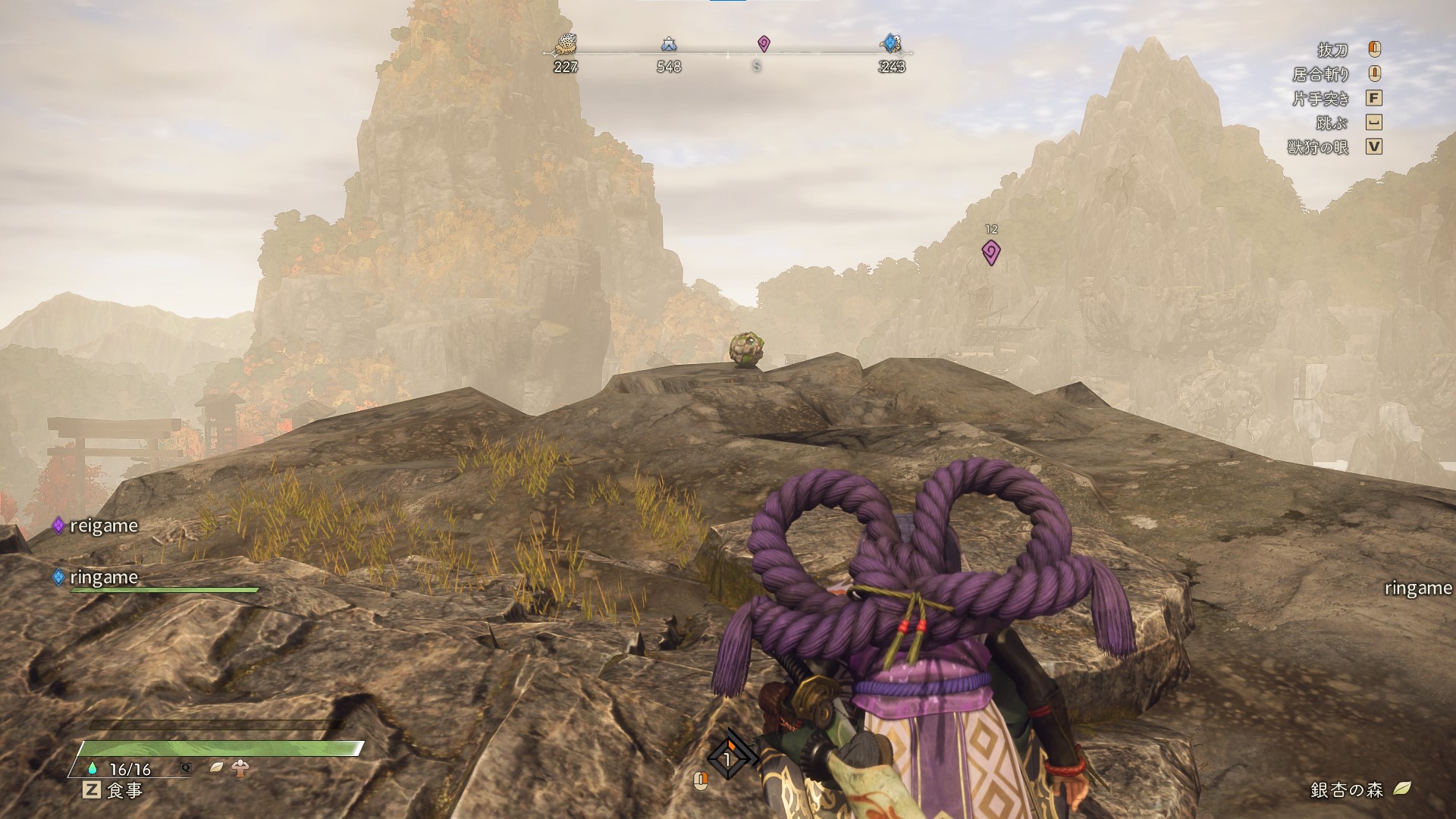Click the pink spiral waypoint labeled 12
The image size is (1456, 819).
pos(990,252)
